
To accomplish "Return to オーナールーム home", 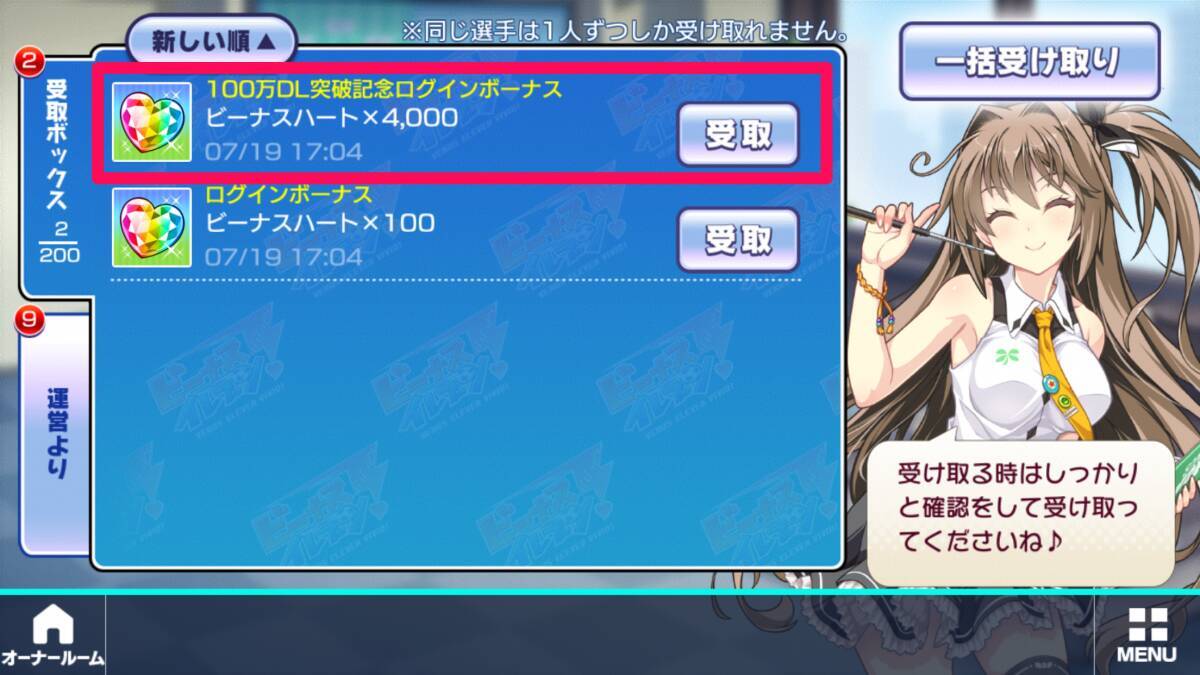I will click(x=53, y=636).
